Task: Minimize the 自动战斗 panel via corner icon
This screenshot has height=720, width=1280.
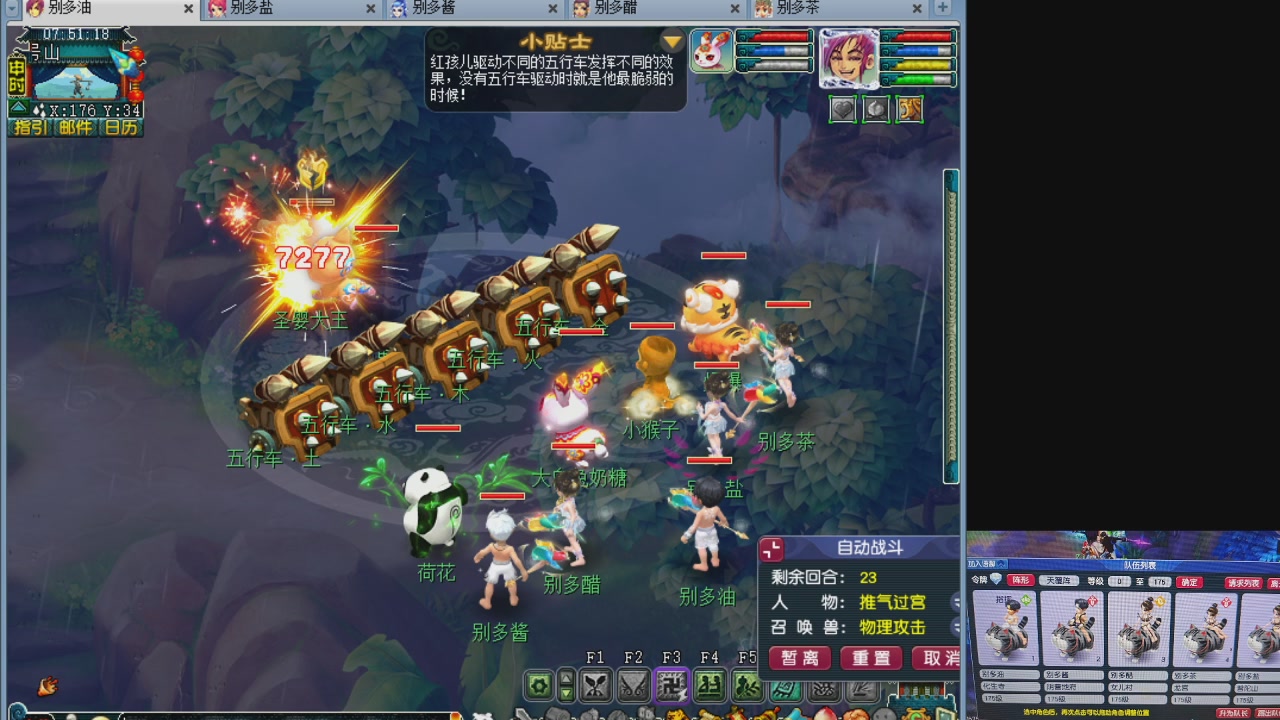Action: (x=771, y=549)
